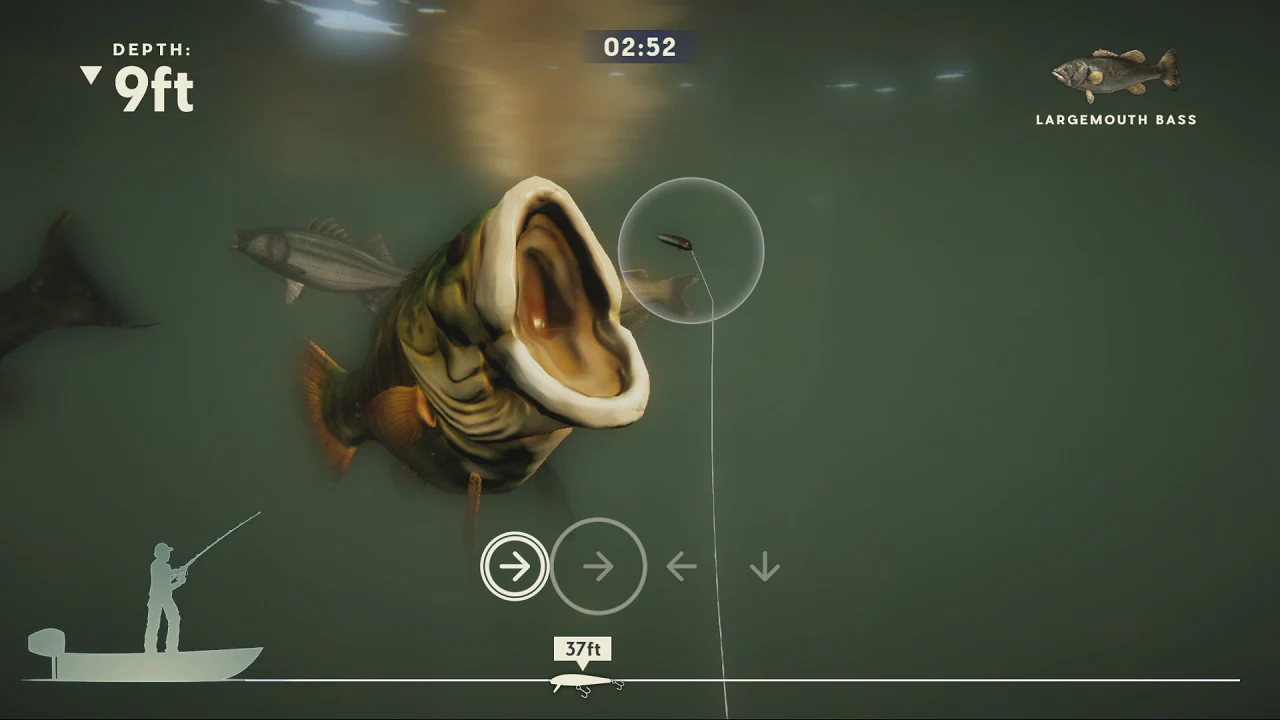Click the 02:52 countdown timer
1280x720 pixels.
coord(639,47)
